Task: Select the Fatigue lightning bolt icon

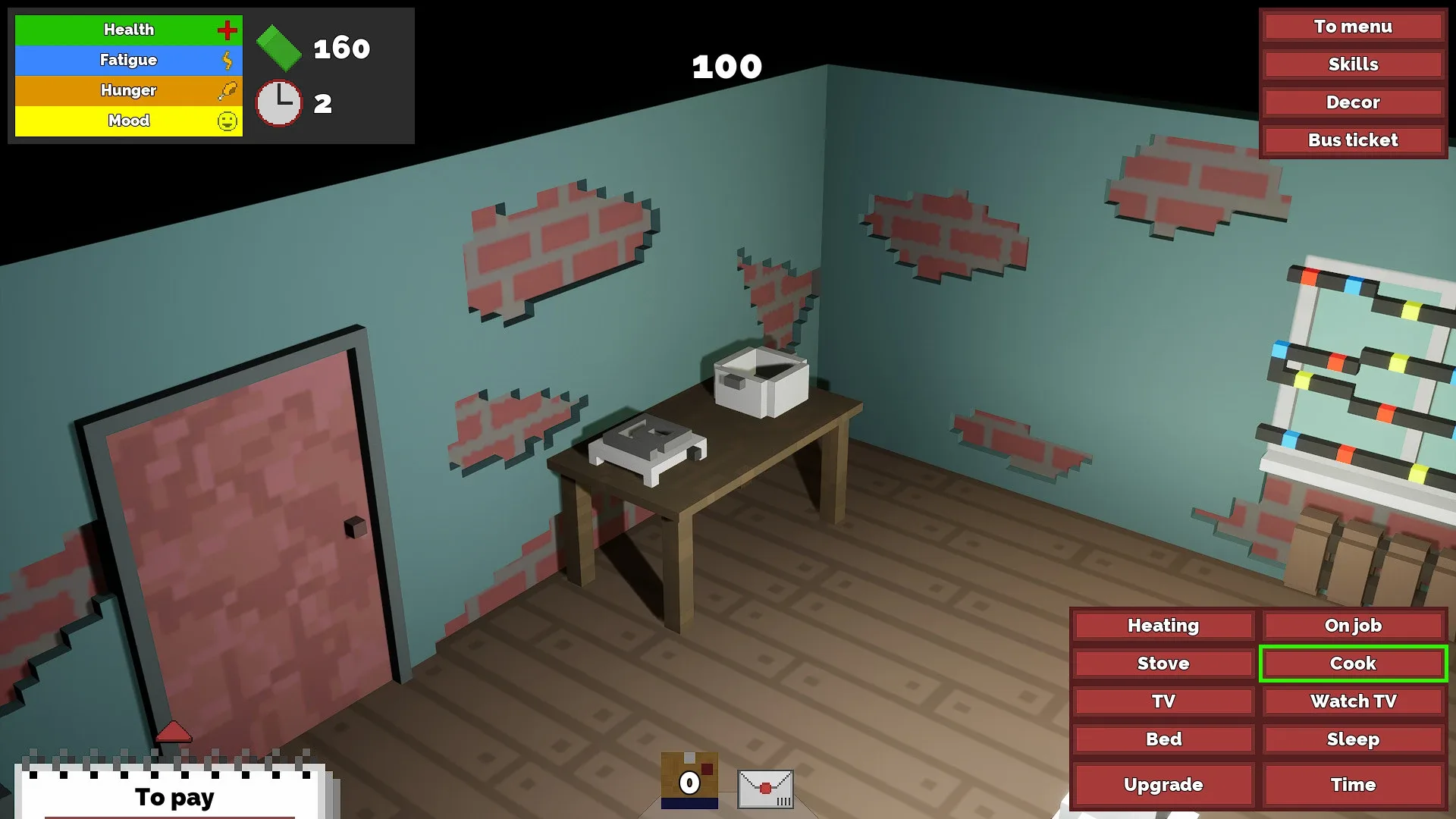Action: pos(226,60)
